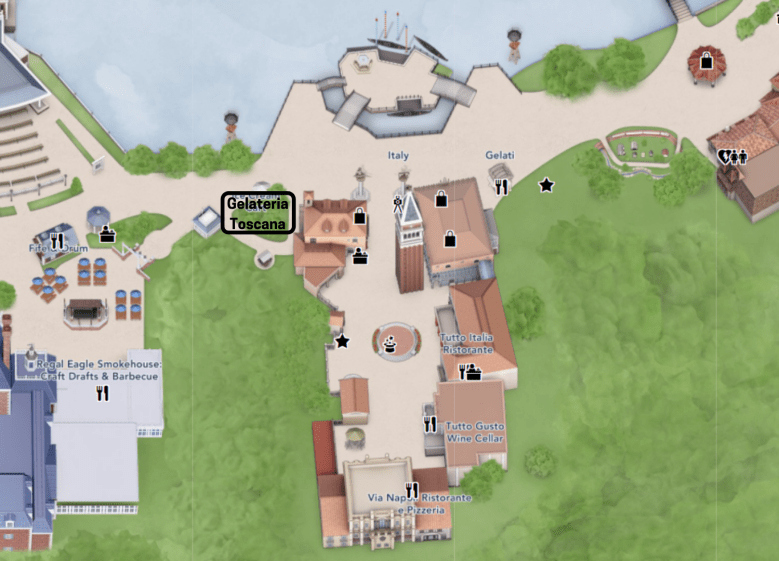Open Regal Eagle Smokehouse dining marker
Image resolution: width=779 pixels, height=561 pixels.
click(102, 393)
